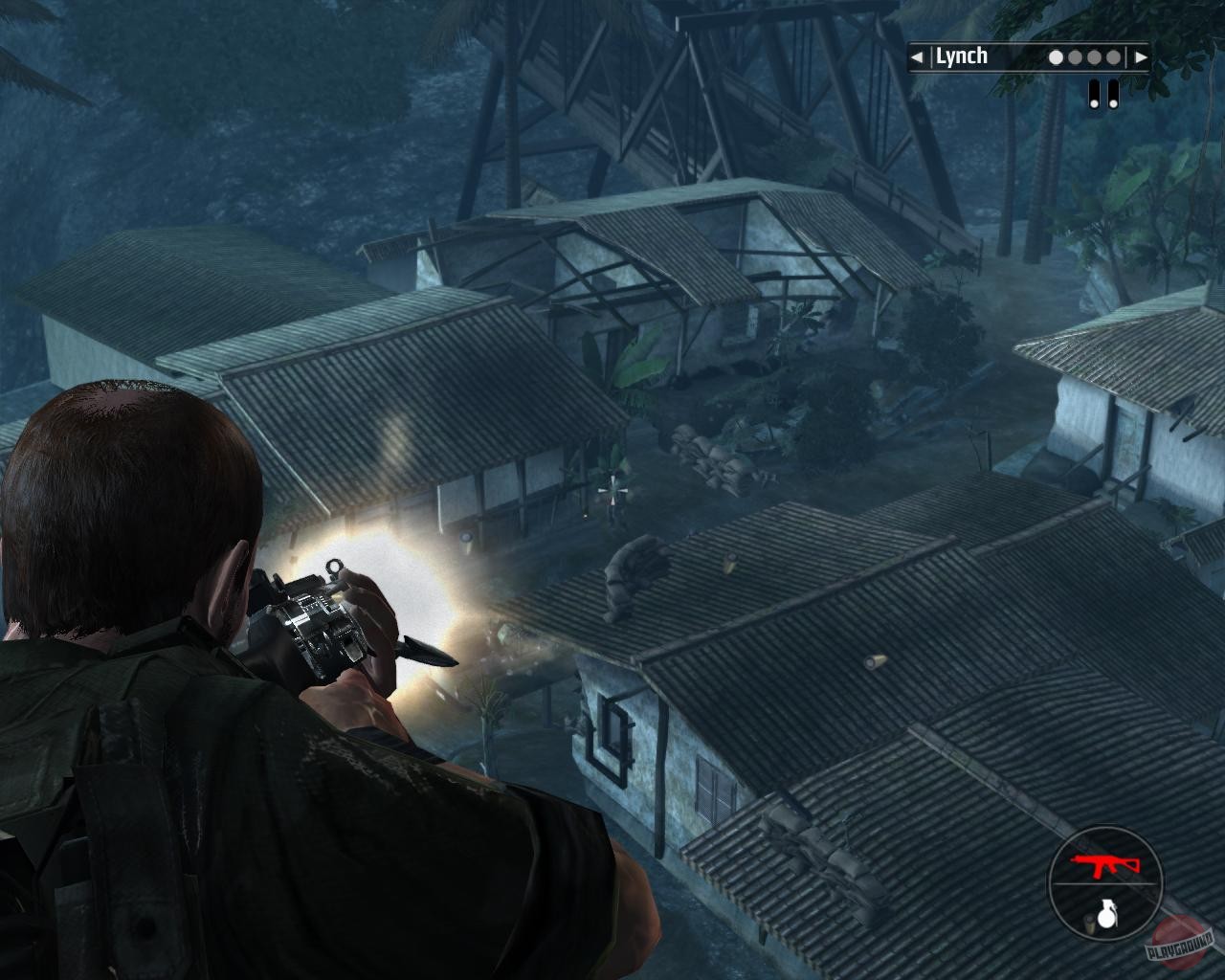Select the Lynch name label
The image size is (1225, 980).
961,56
